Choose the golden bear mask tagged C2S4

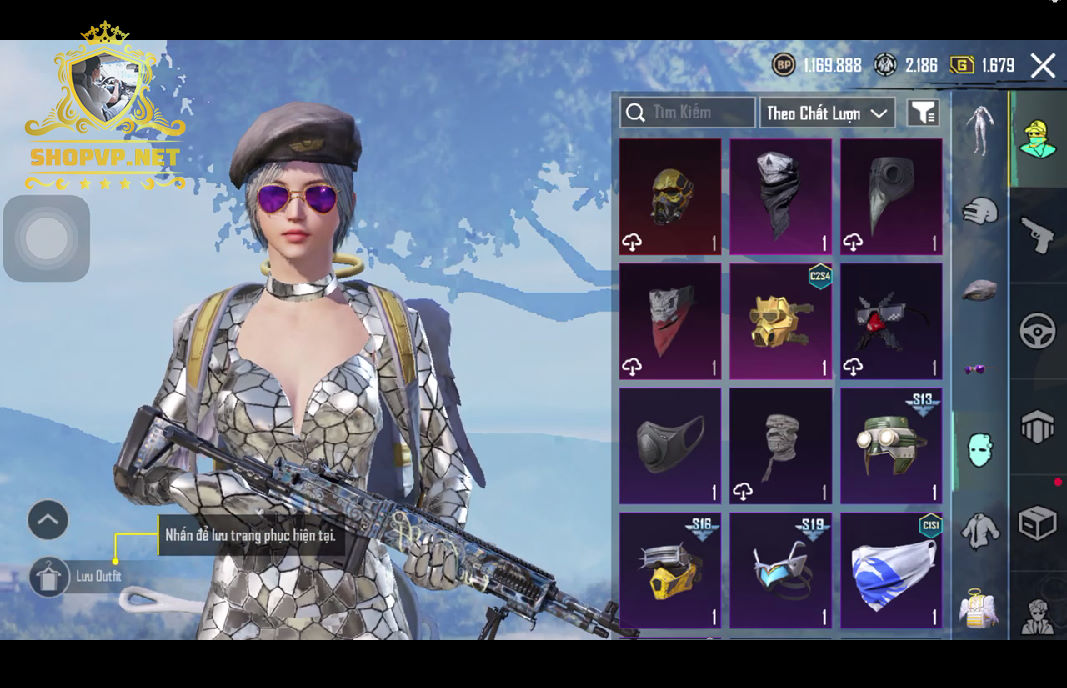[x=780, y=321]
